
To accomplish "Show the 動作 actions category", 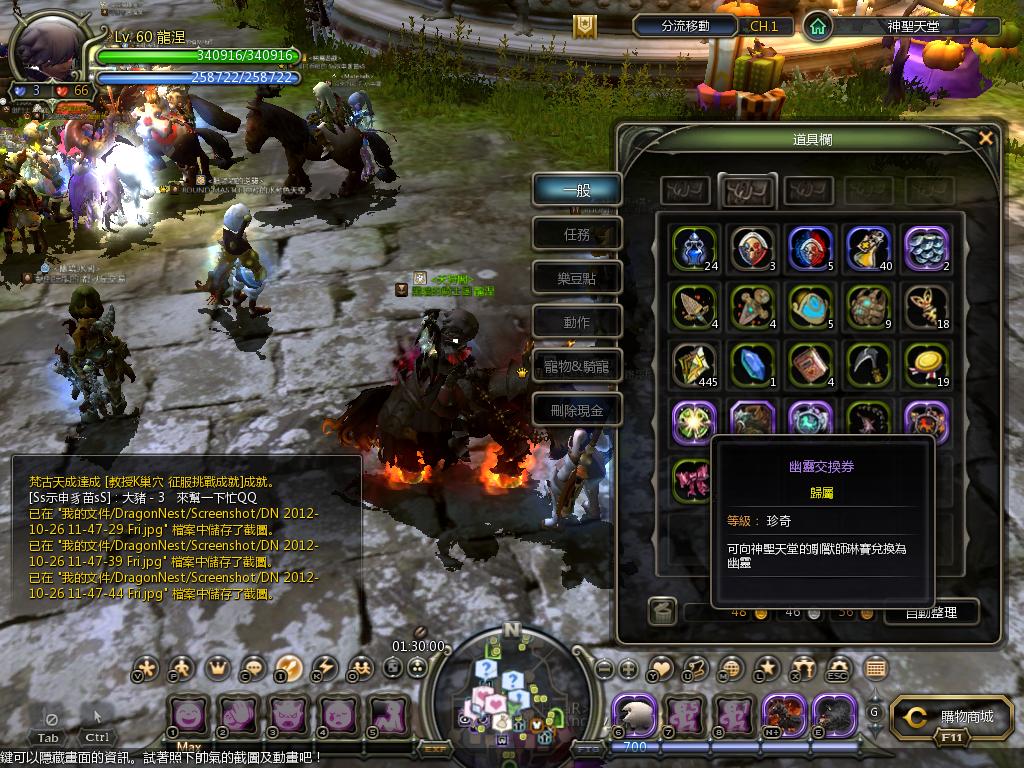I will point(577,322).
